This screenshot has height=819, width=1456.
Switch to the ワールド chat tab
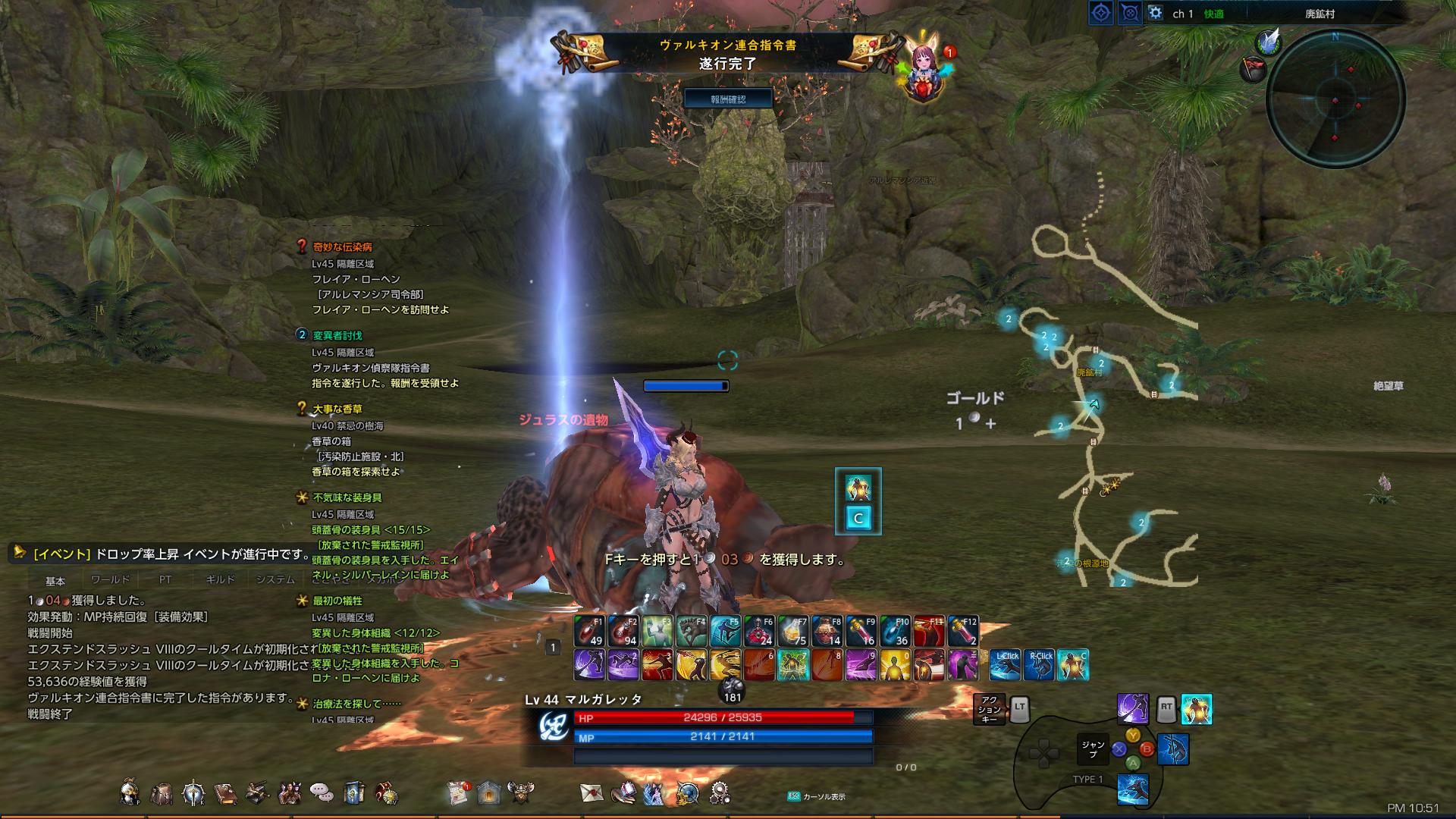pos(112,579)
